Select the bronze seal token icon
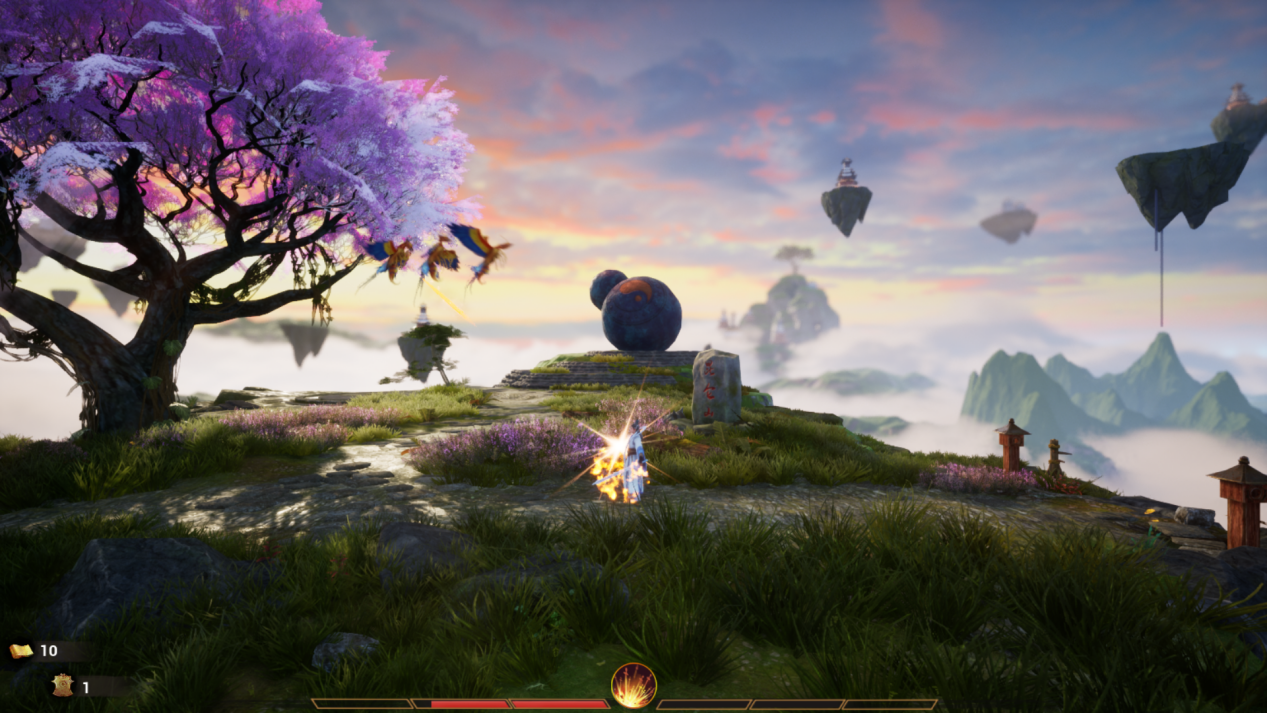 tap(62, 686)
